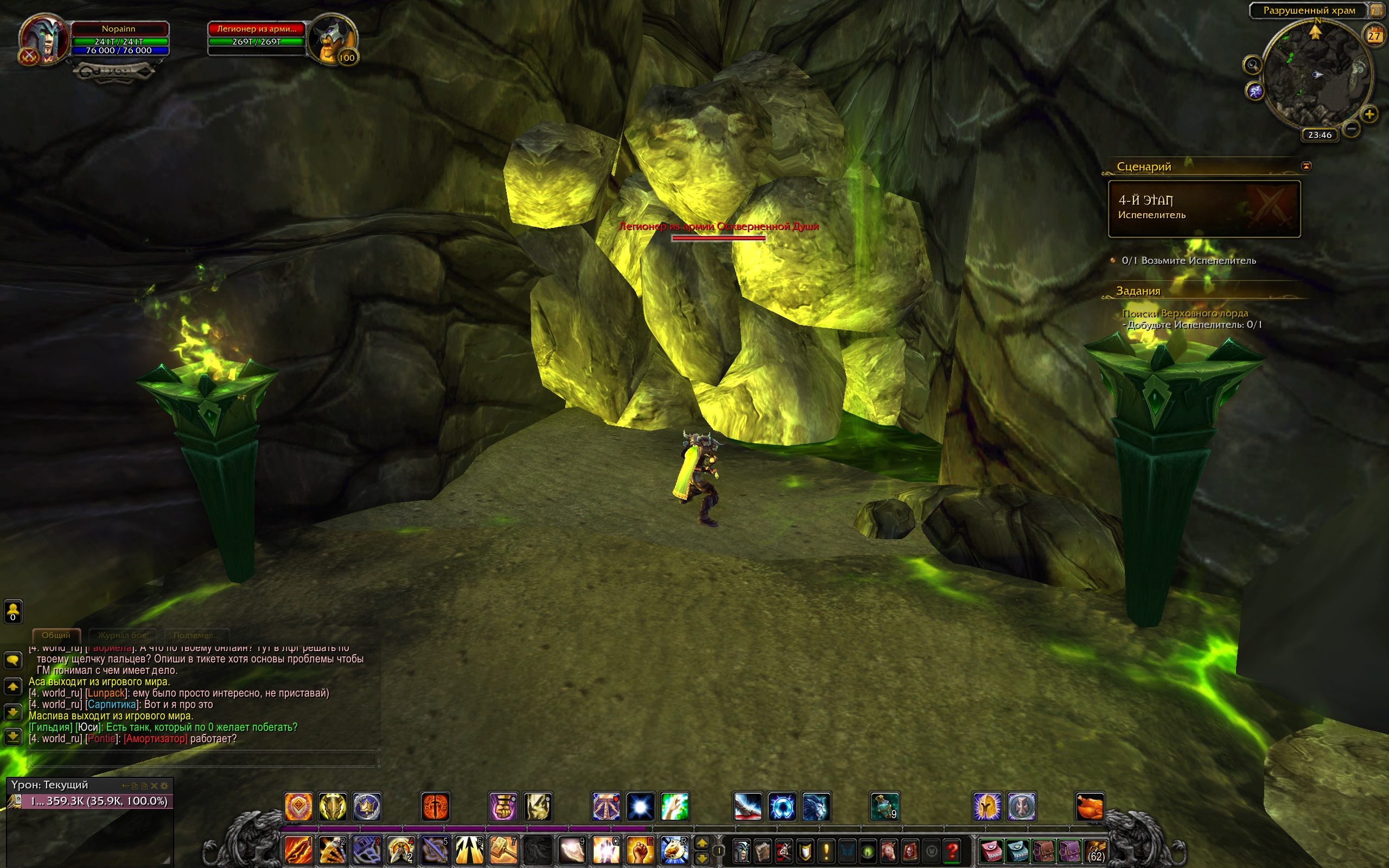Cast the golden hammer ability in slot 7
Screen dimensions: 1389x868
(504, 850)
